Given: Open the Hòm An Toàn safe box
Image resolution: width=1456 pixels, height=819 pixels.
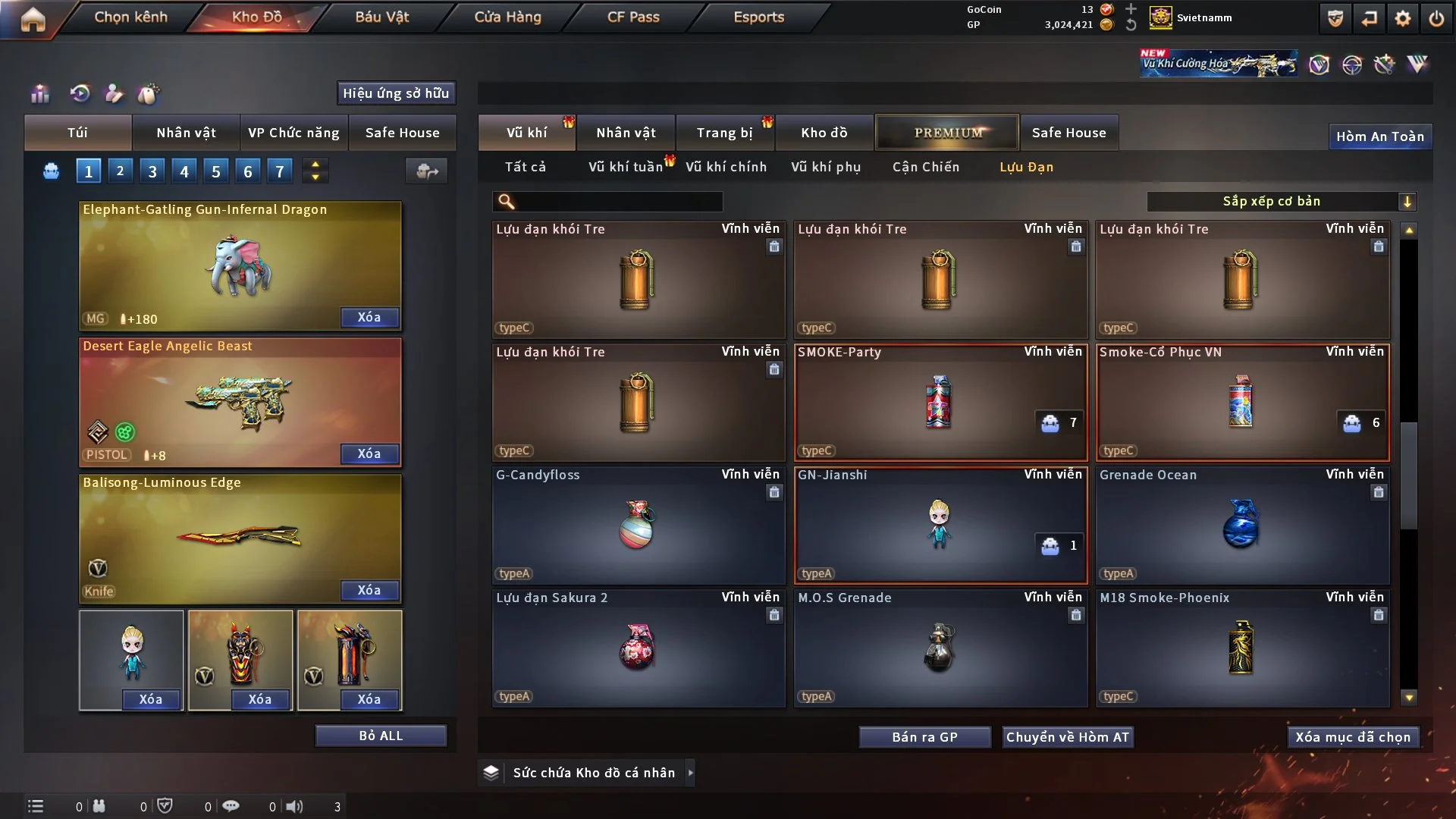Looking at the screenshot, I should pyautogui.click(x=1379, y=136).
